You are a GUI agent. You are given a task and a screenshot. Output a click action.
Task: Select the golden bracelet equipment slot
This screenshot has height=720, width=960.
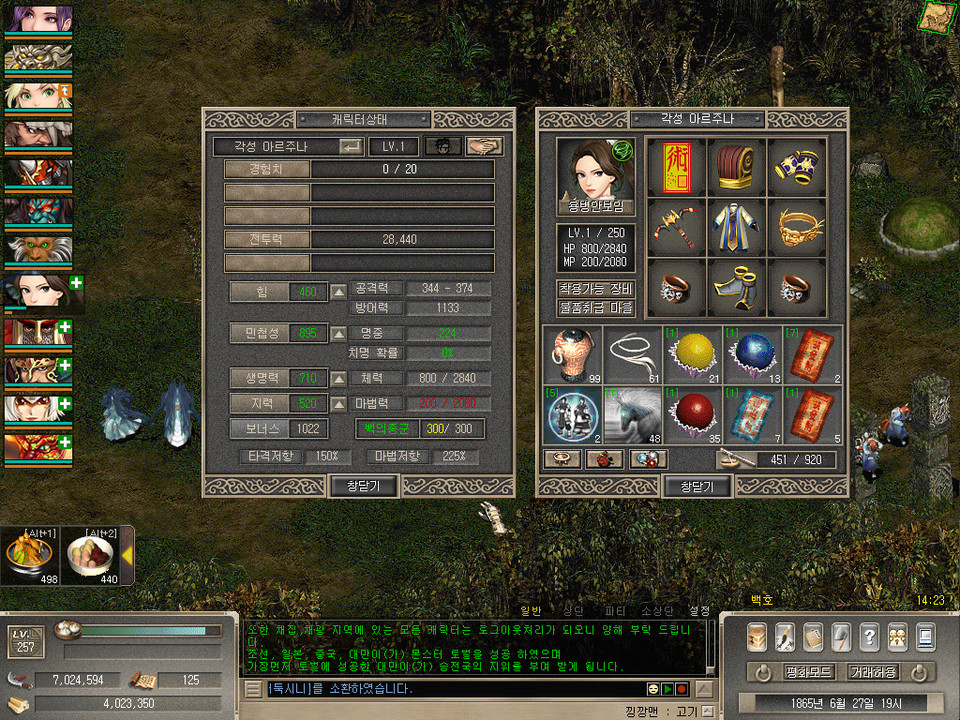coord(797,229)
